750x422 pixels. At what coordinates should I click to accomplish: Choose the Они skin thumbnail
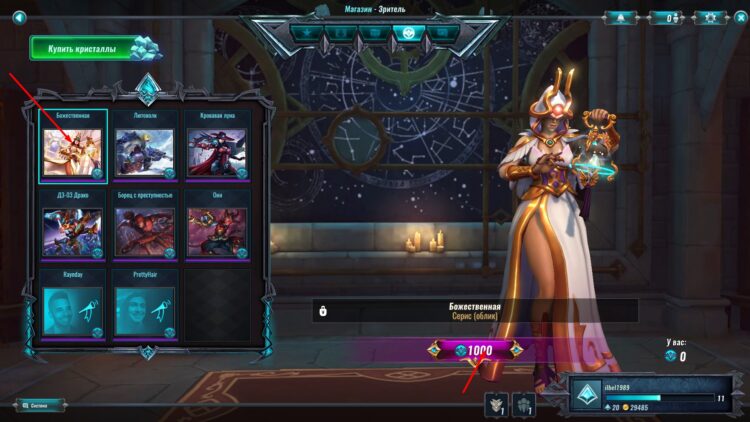[x=217, y=230]
